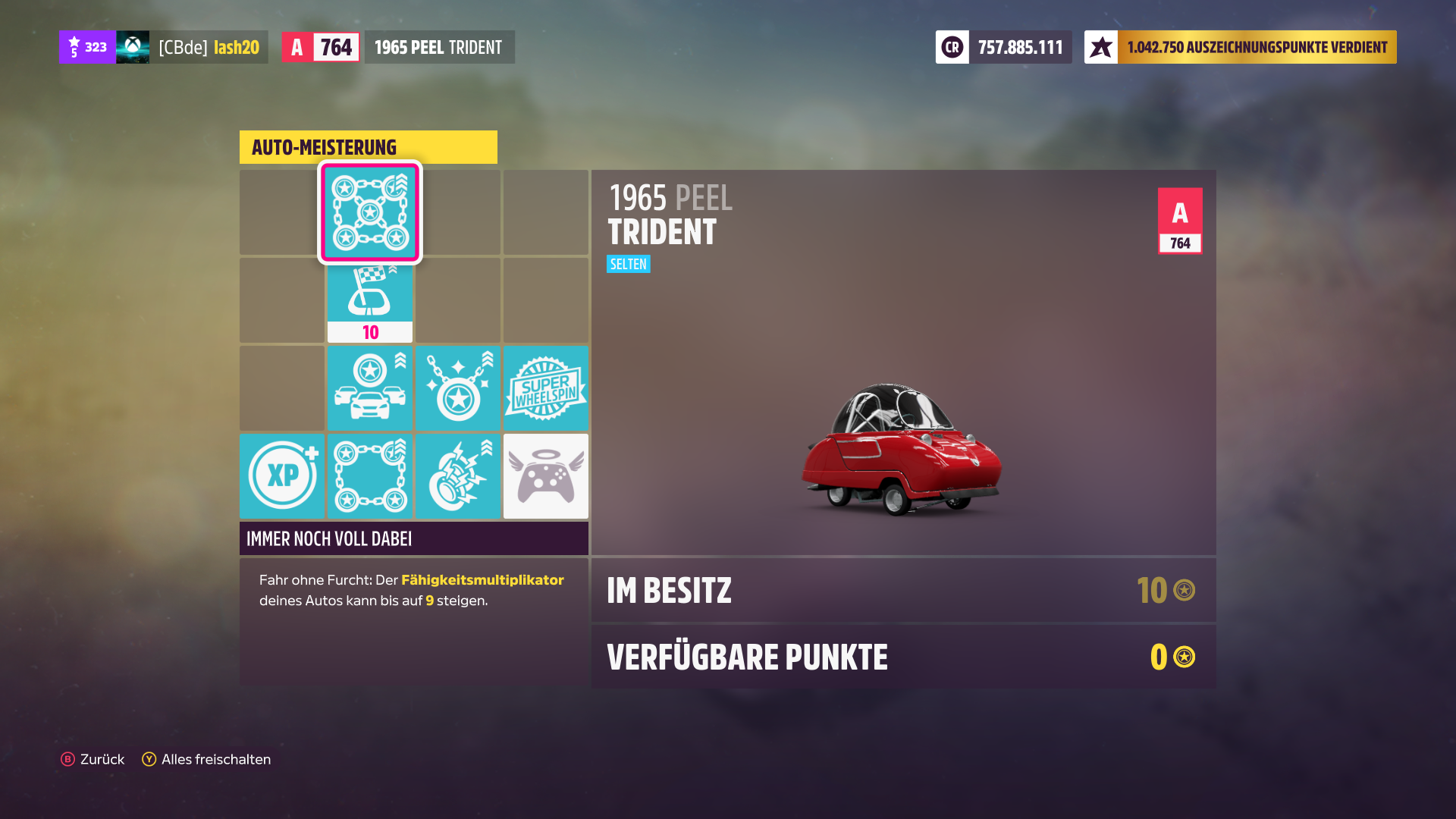
Task: Select the skill medal chain perk
Action: point(457,388)
